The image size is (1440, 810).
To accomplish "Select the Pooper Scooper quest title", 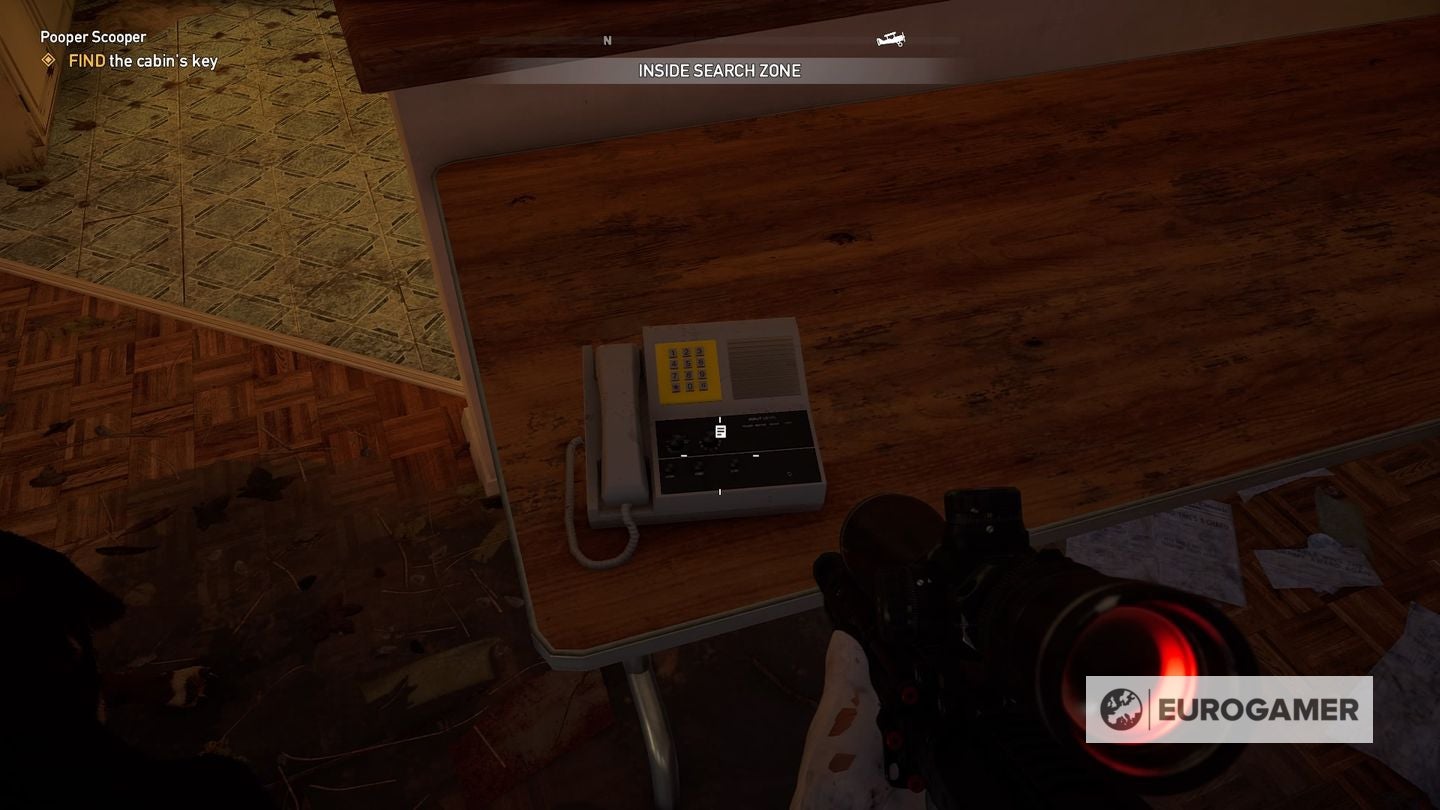I will click(x=93, y=36).
